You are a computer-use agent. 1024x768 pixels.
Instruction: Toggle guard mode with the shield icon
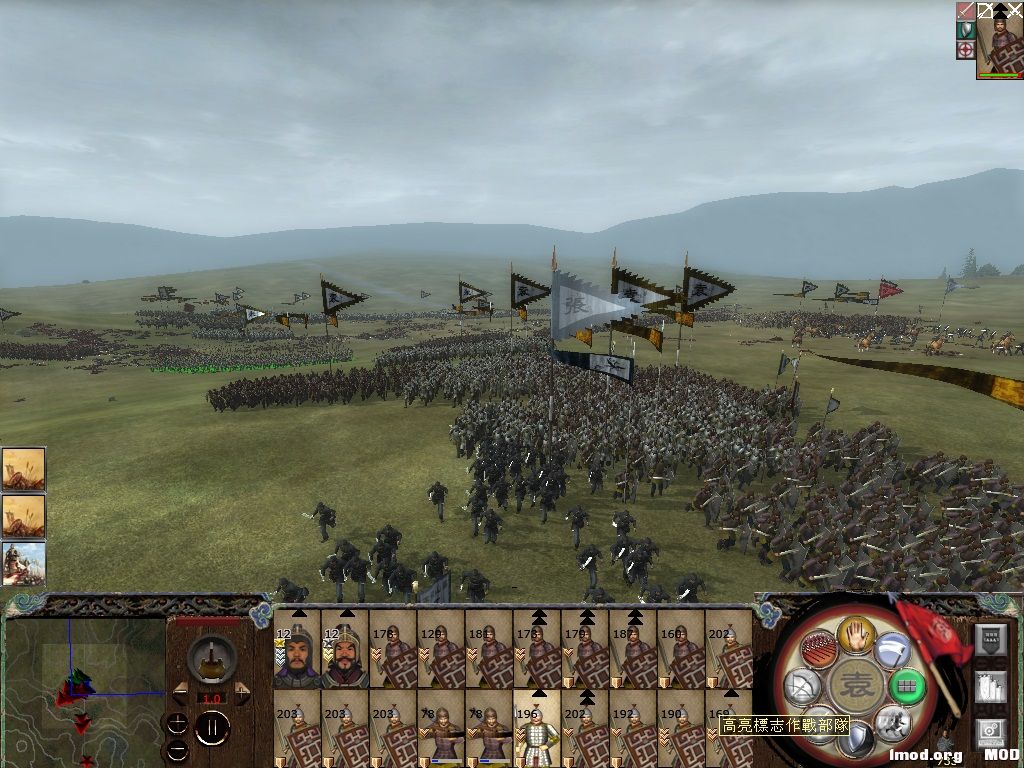[x=856, y=740]
